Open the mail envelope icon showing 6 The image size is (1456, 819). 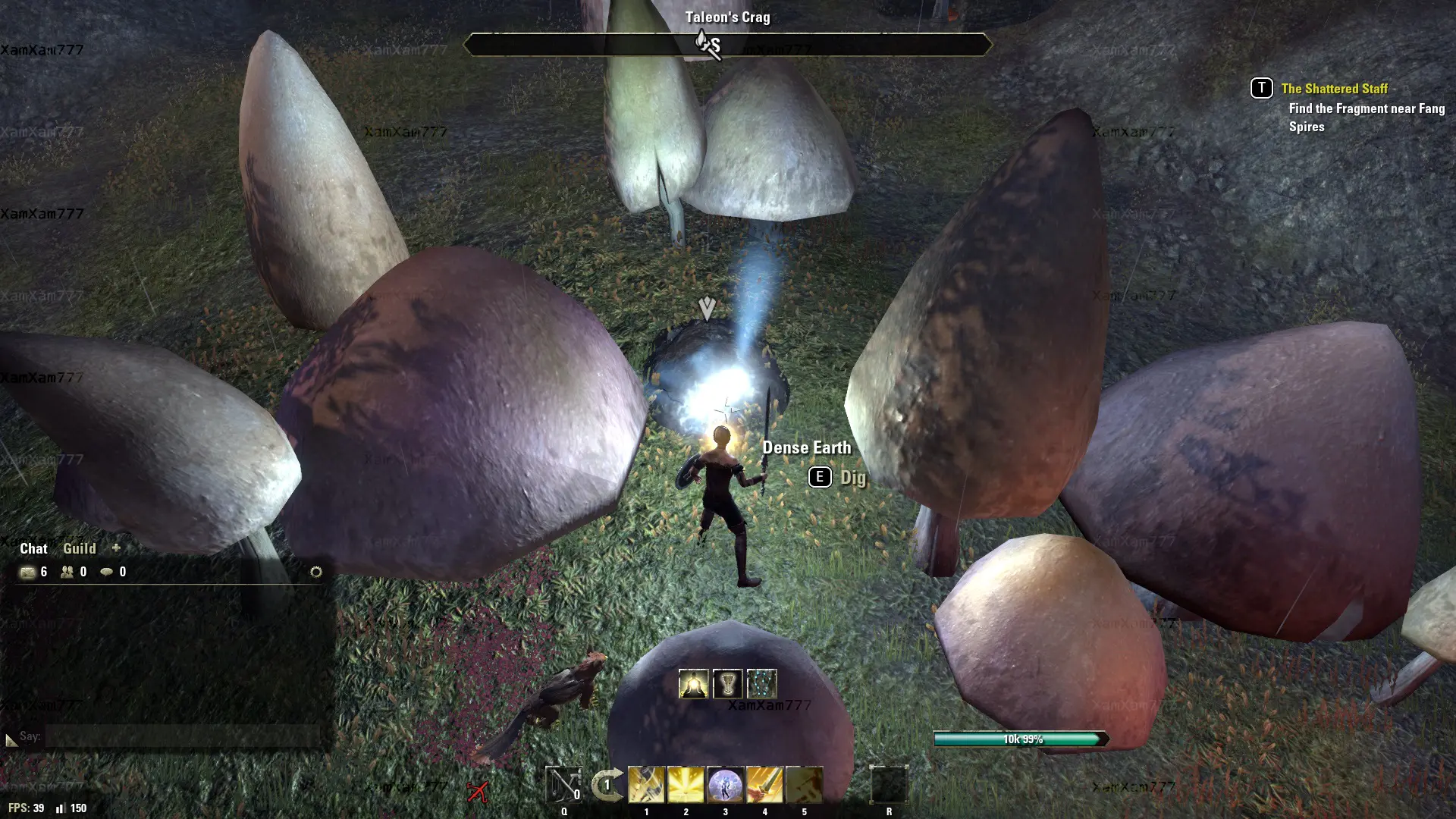point(28,572)
